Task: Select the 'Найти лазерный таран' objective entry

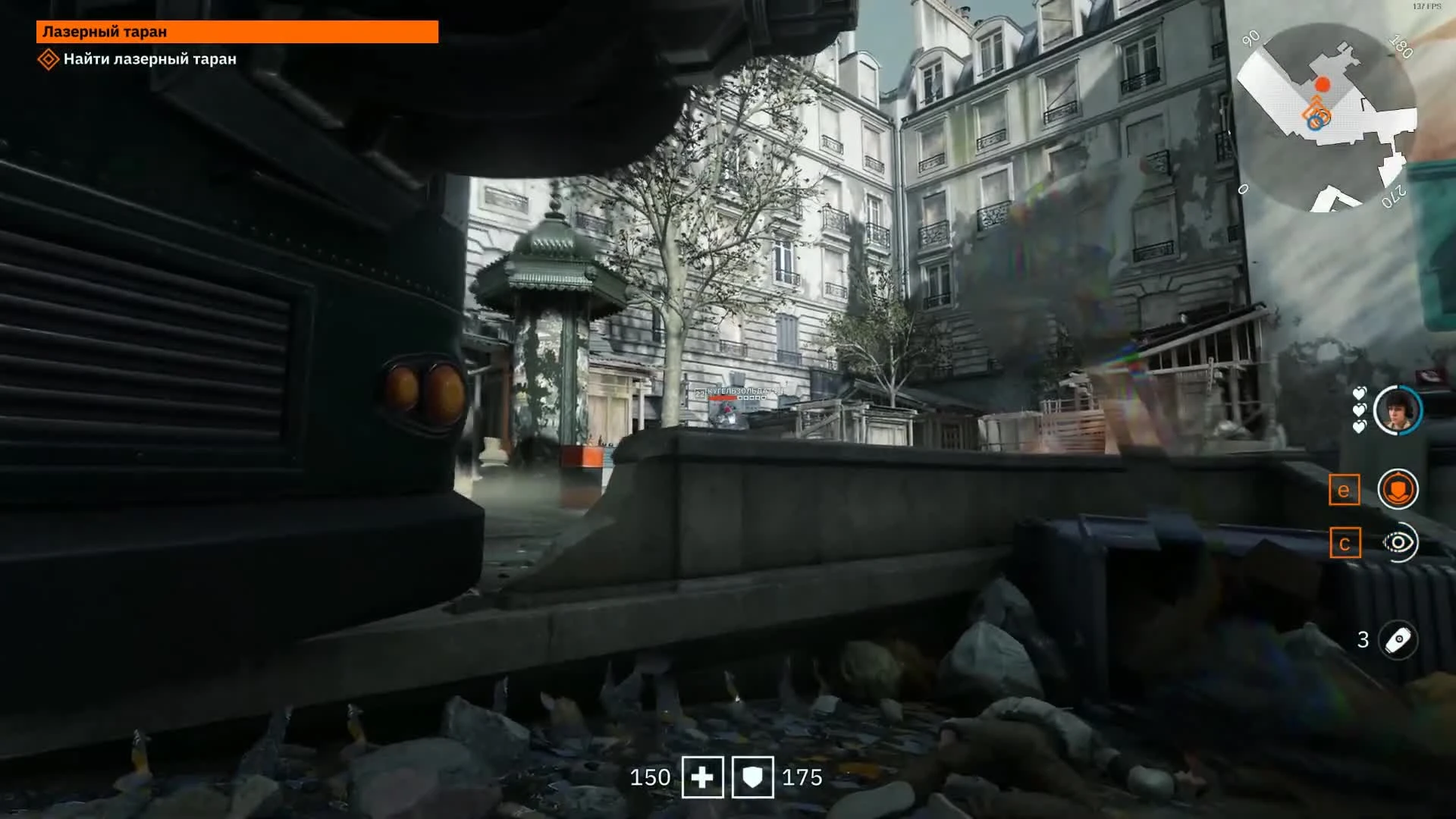Action: click(149, 58)
